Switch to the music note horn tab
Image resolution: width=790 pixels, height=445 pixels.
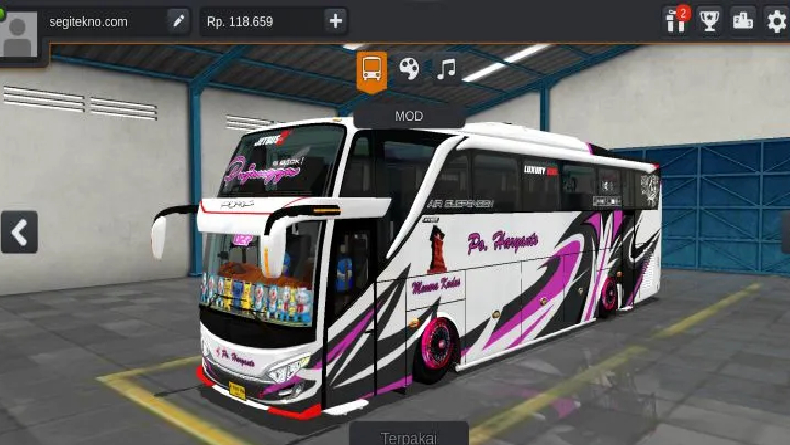[x=447, y=68]
